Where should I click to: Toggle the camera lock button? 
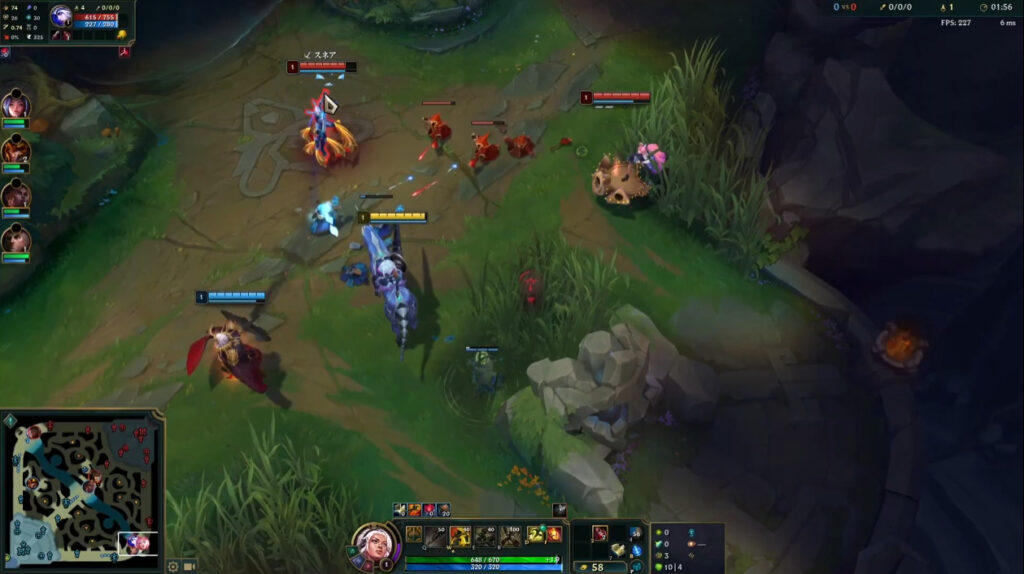190,566
